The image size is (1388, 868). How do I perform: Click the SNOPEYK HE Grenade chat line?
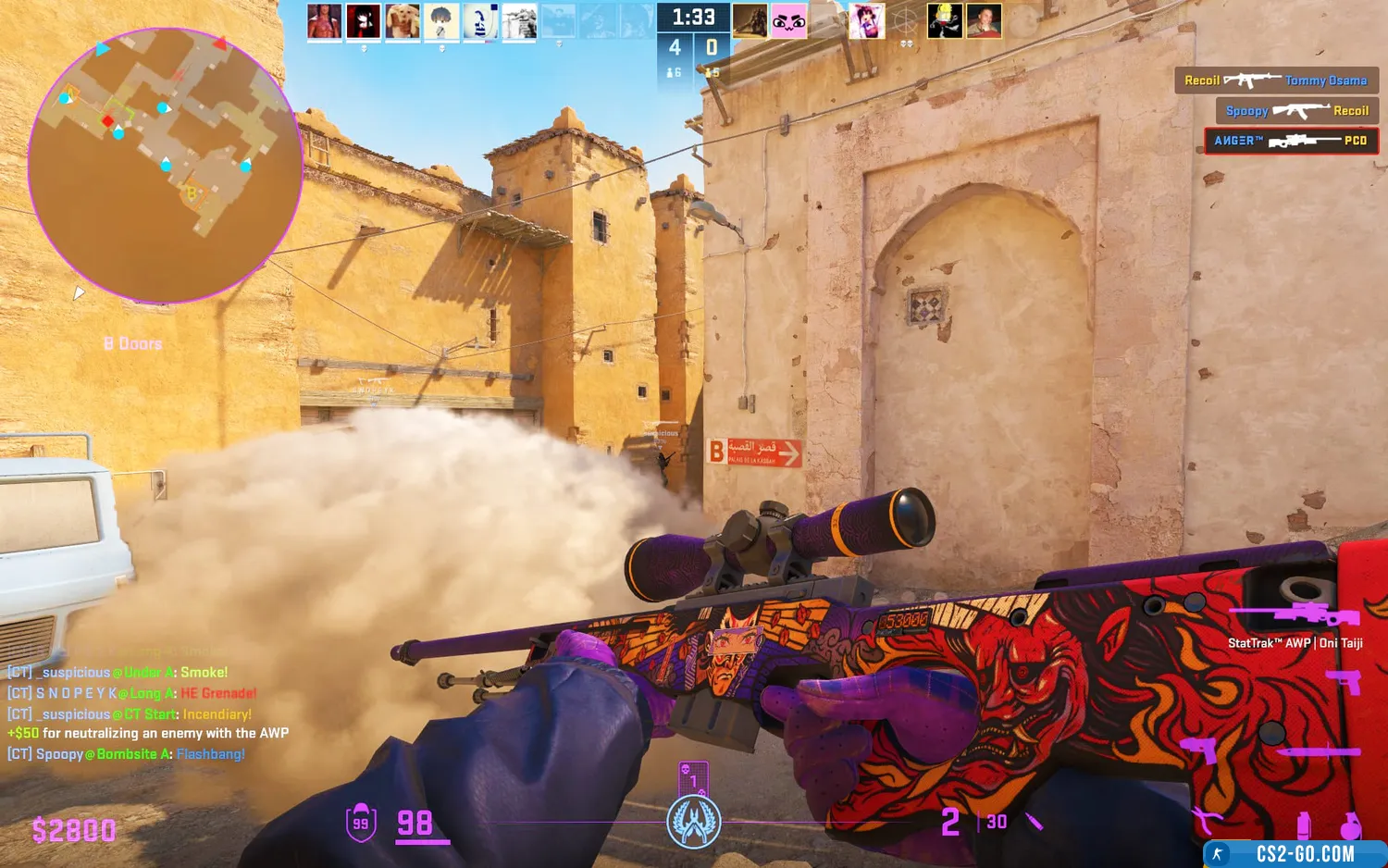pos(132,693)
